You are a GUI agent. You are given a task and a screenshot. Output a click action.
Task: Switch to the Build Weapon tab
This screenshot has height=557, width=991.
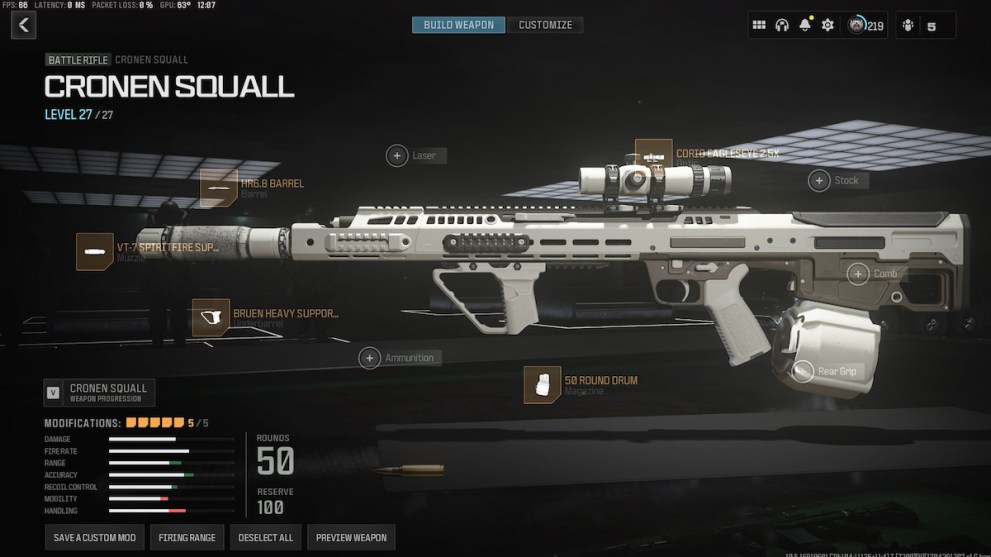[458, 25]
